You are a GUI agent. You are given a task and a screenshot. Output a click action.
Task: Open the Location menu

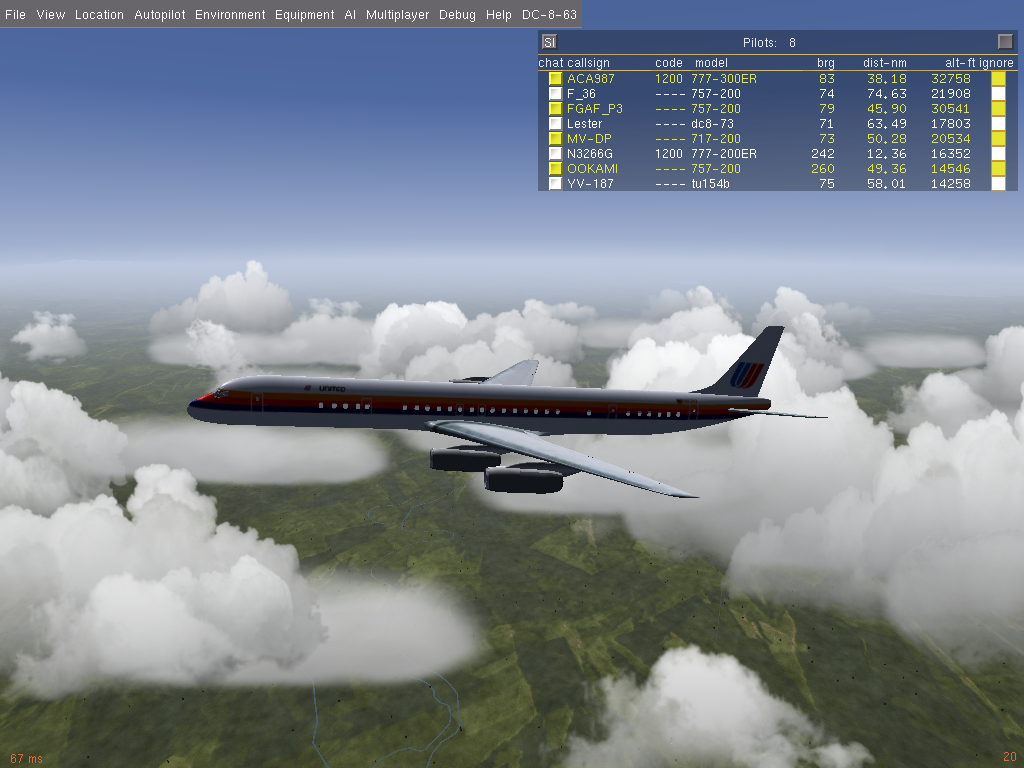99,15
